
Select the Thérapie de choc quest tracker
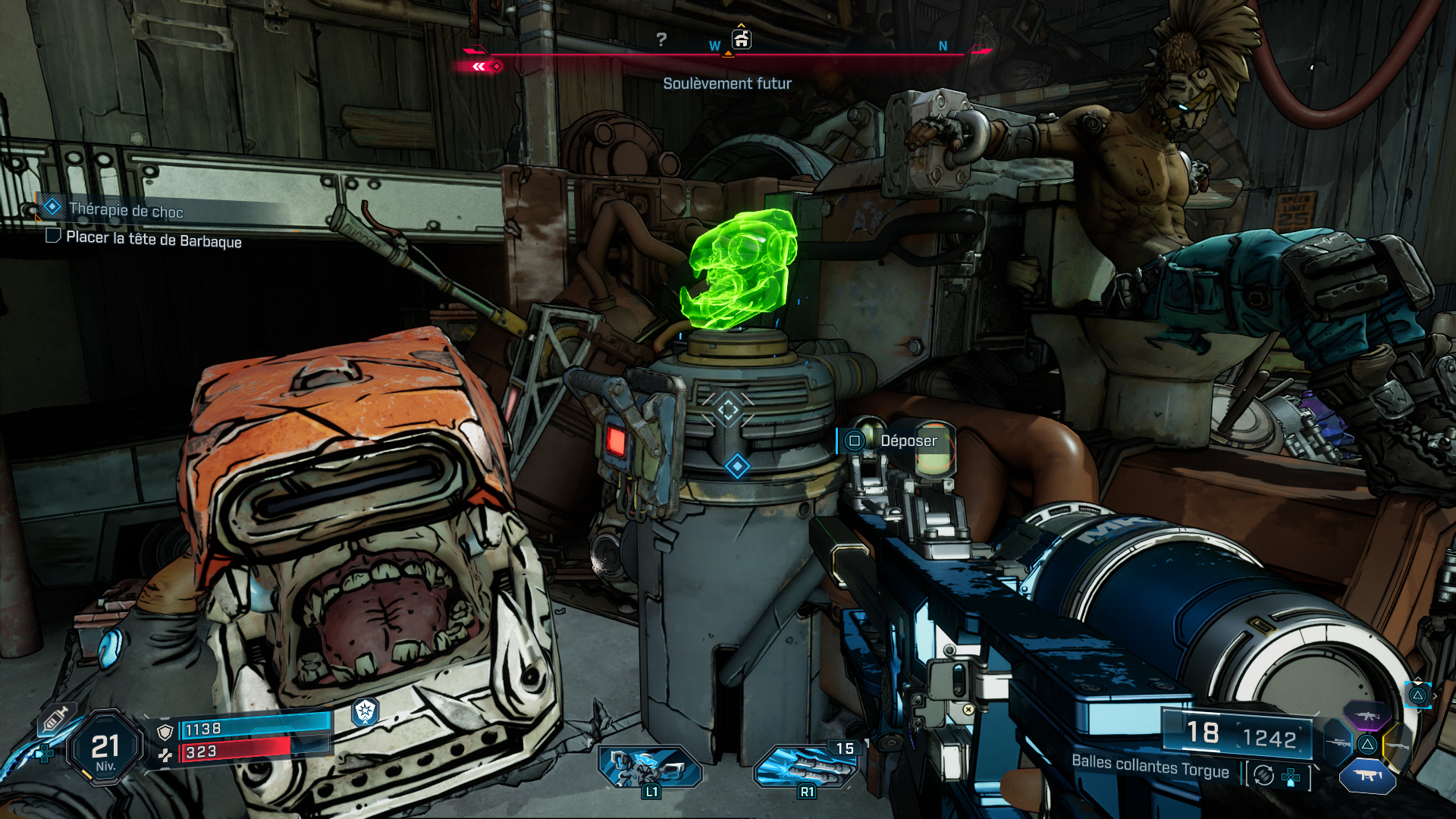point(126,210)
